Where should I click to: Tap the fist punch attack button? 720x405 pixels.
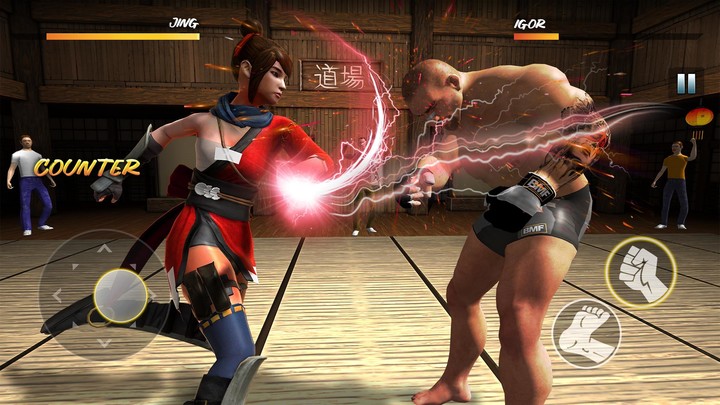(x=640, y=272)
